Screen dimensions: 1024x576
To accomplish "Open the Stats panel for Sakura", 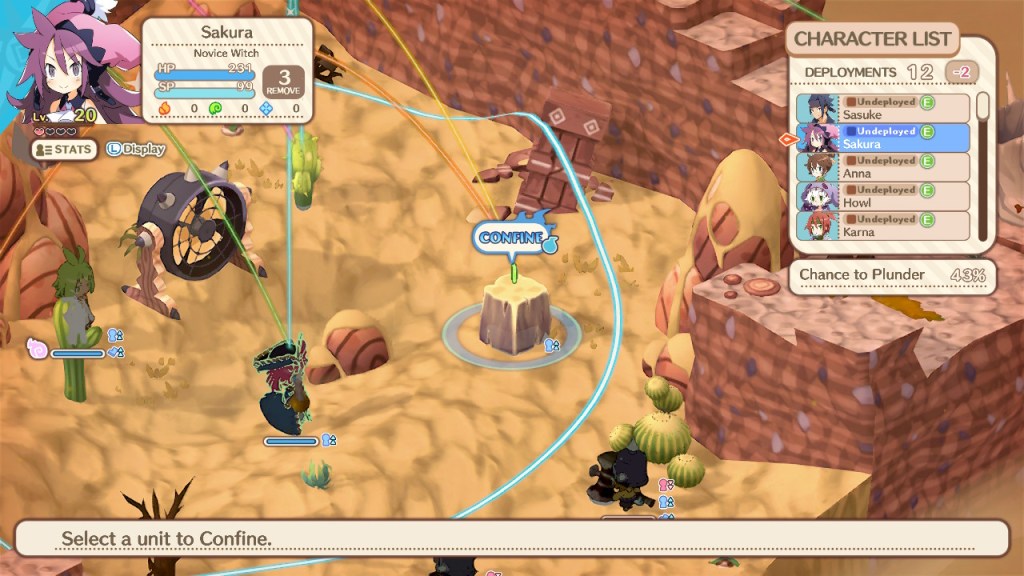I will (64, 150).
